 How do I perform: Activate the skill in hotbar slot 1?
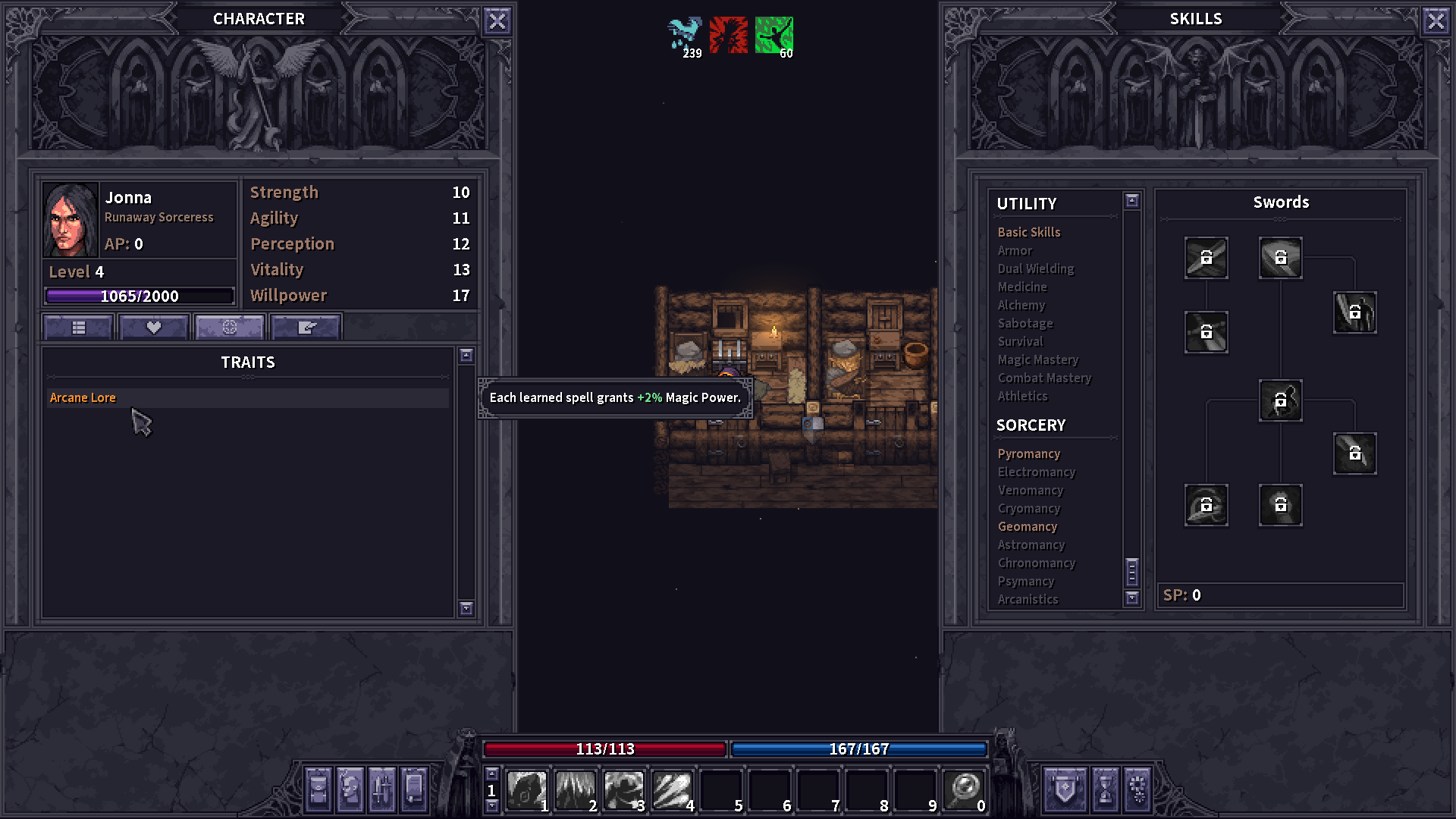pos(526,790)
